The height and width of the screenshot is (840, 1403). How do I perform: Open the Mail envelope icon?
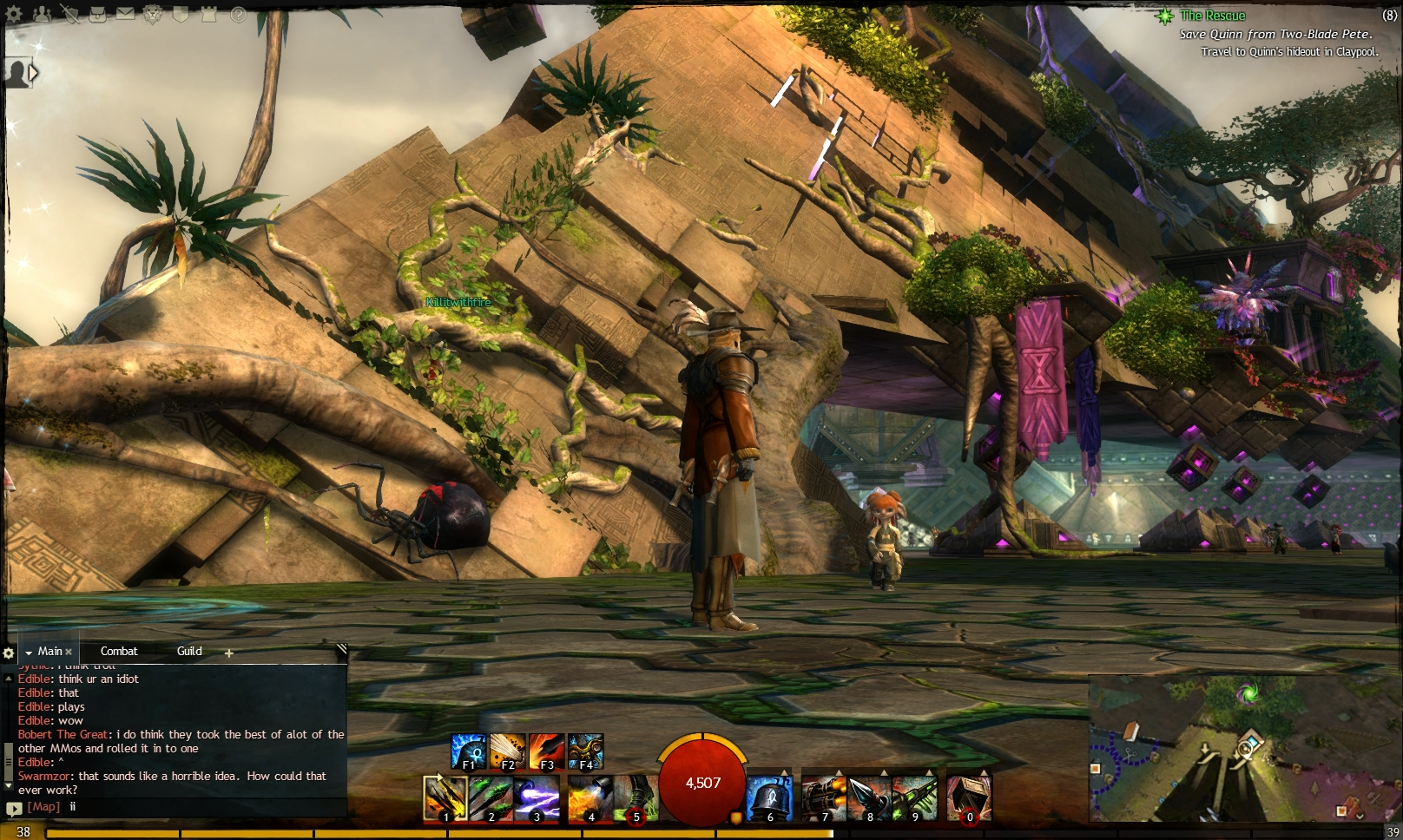coord(125,14)
